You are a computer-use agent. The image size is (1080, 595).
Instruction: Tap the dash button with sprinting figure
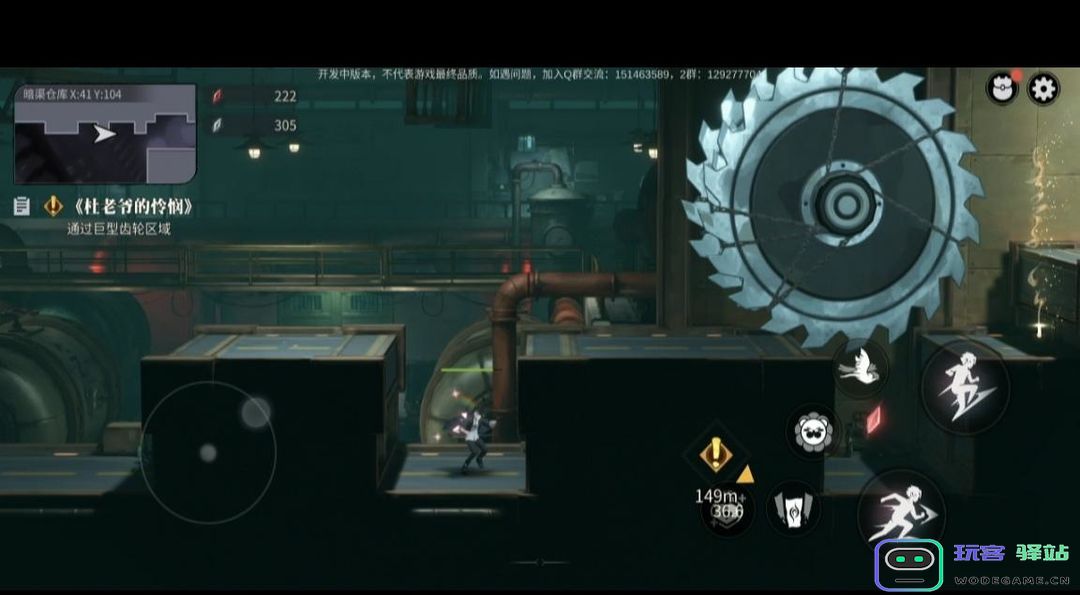click(x=901, y=512)
